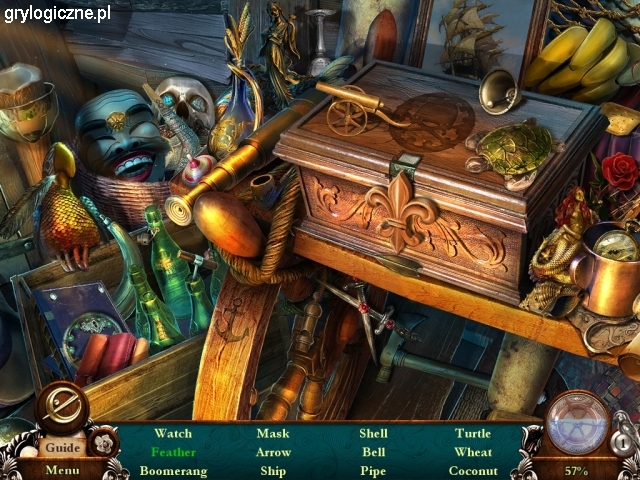Screen dimensions: 640x480
Task: Pick Bell in the item list
Action: [x=373, y=452]
